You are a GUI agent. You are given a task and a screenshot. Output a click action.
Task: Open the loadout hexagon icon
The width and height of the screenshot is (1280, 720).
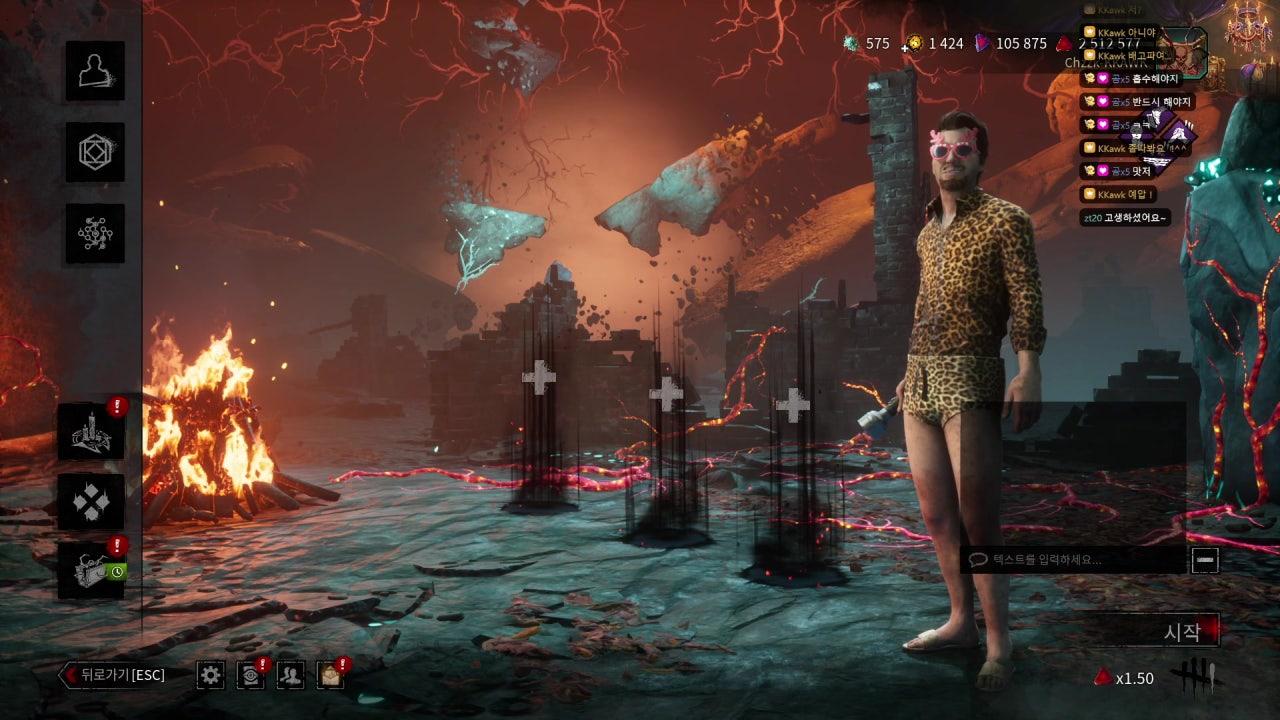[x=95, y=152]
